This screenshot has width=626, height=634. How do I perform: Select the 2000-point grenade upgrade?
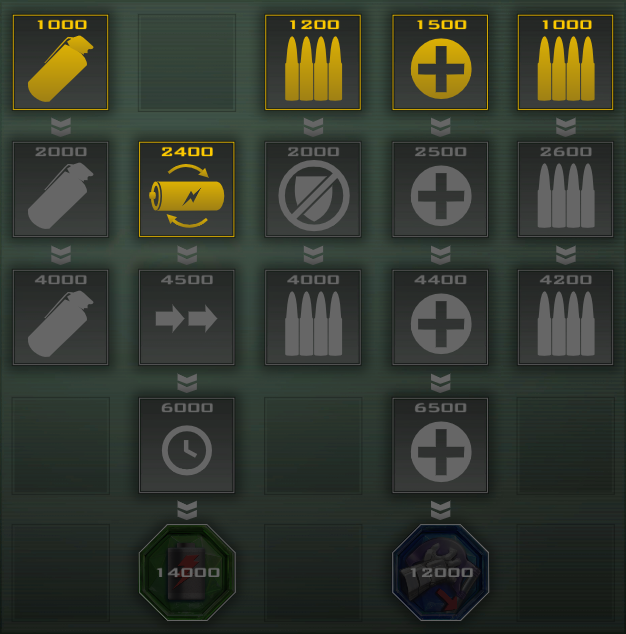60,189
